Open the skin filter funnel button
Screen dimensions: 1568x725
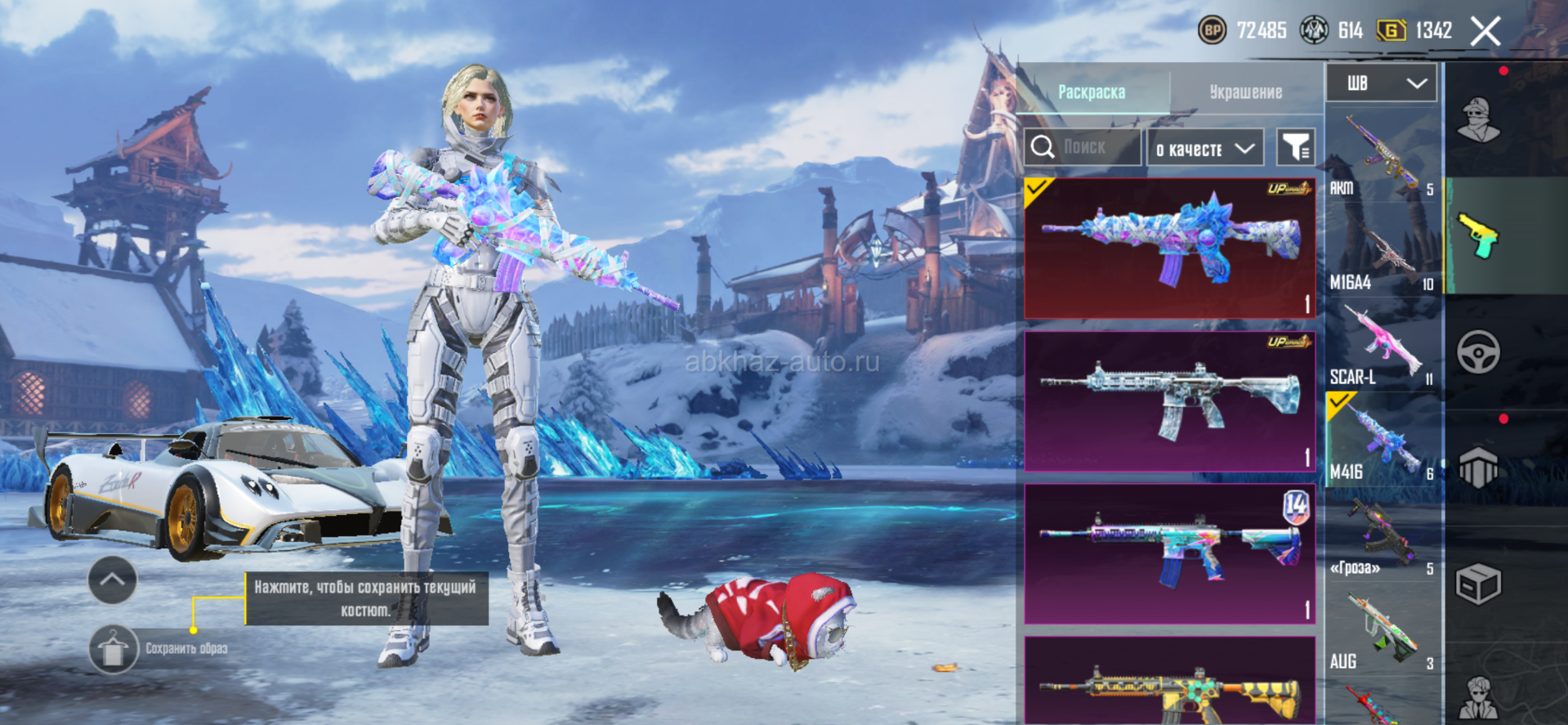click(1295, 148)
